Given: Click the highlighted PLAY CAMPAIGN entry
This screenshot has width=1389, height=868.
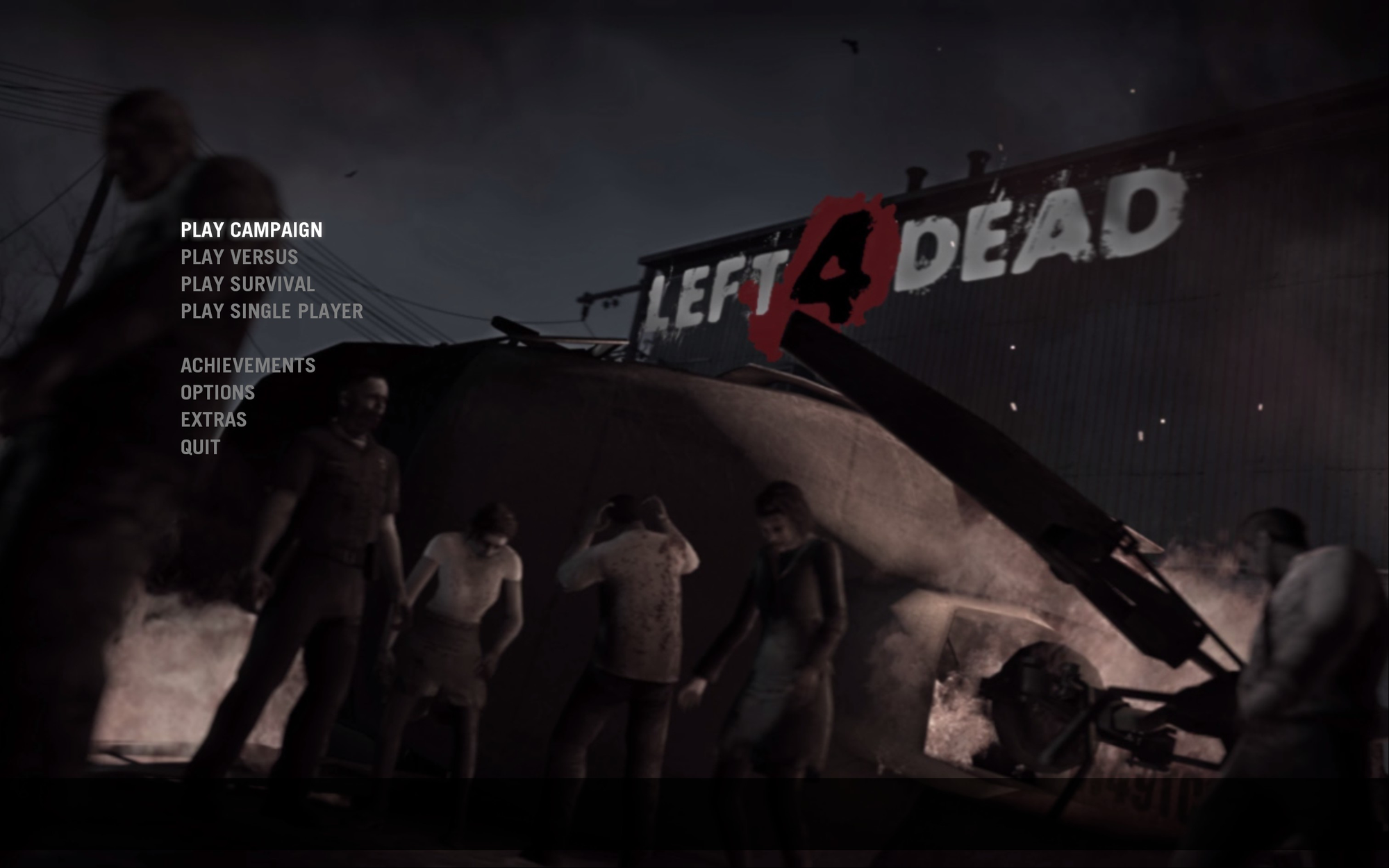Looking at the screenshot, I should (x=251, y=230).
